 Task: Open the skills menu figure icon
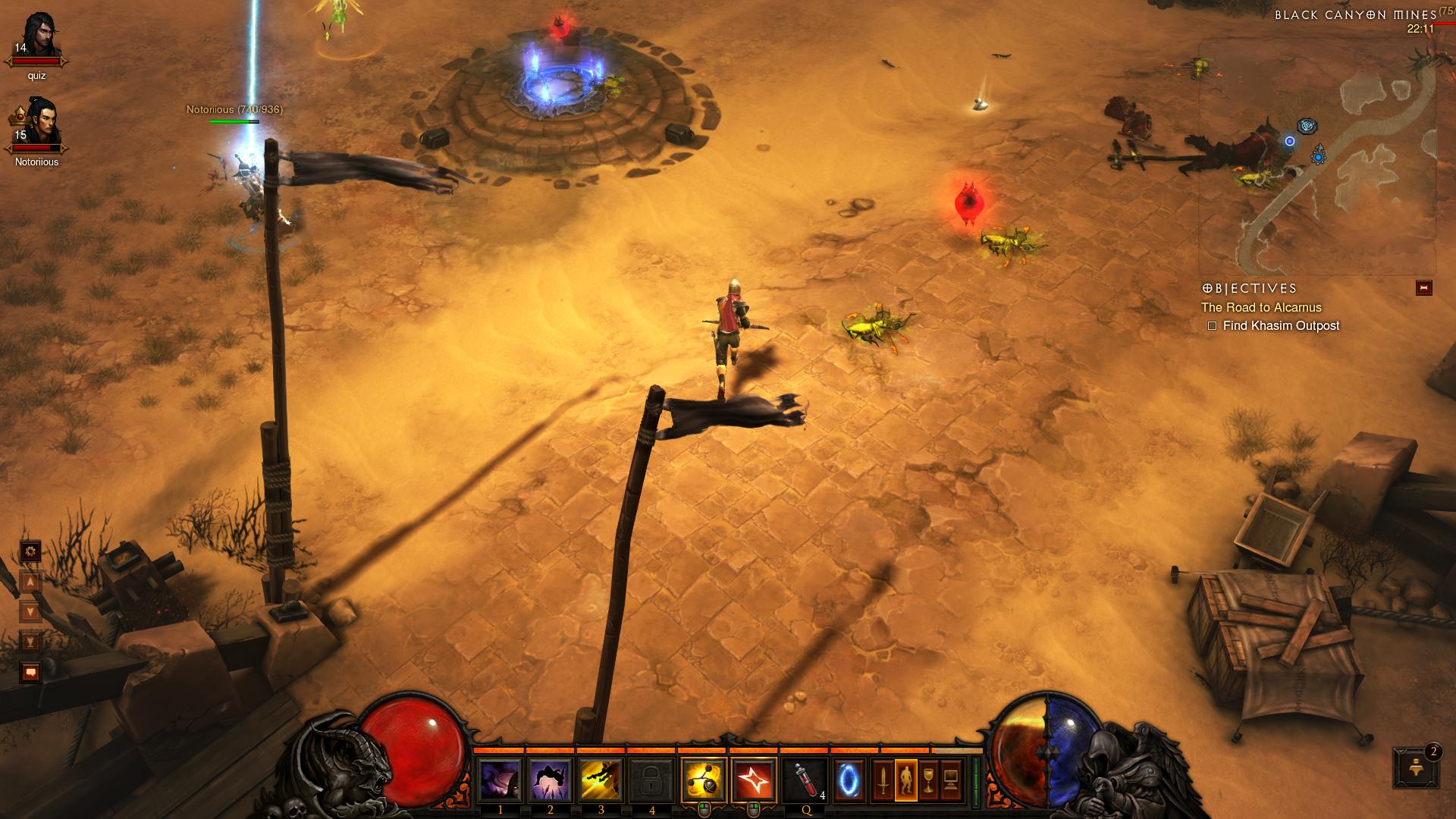click(905, 780)
